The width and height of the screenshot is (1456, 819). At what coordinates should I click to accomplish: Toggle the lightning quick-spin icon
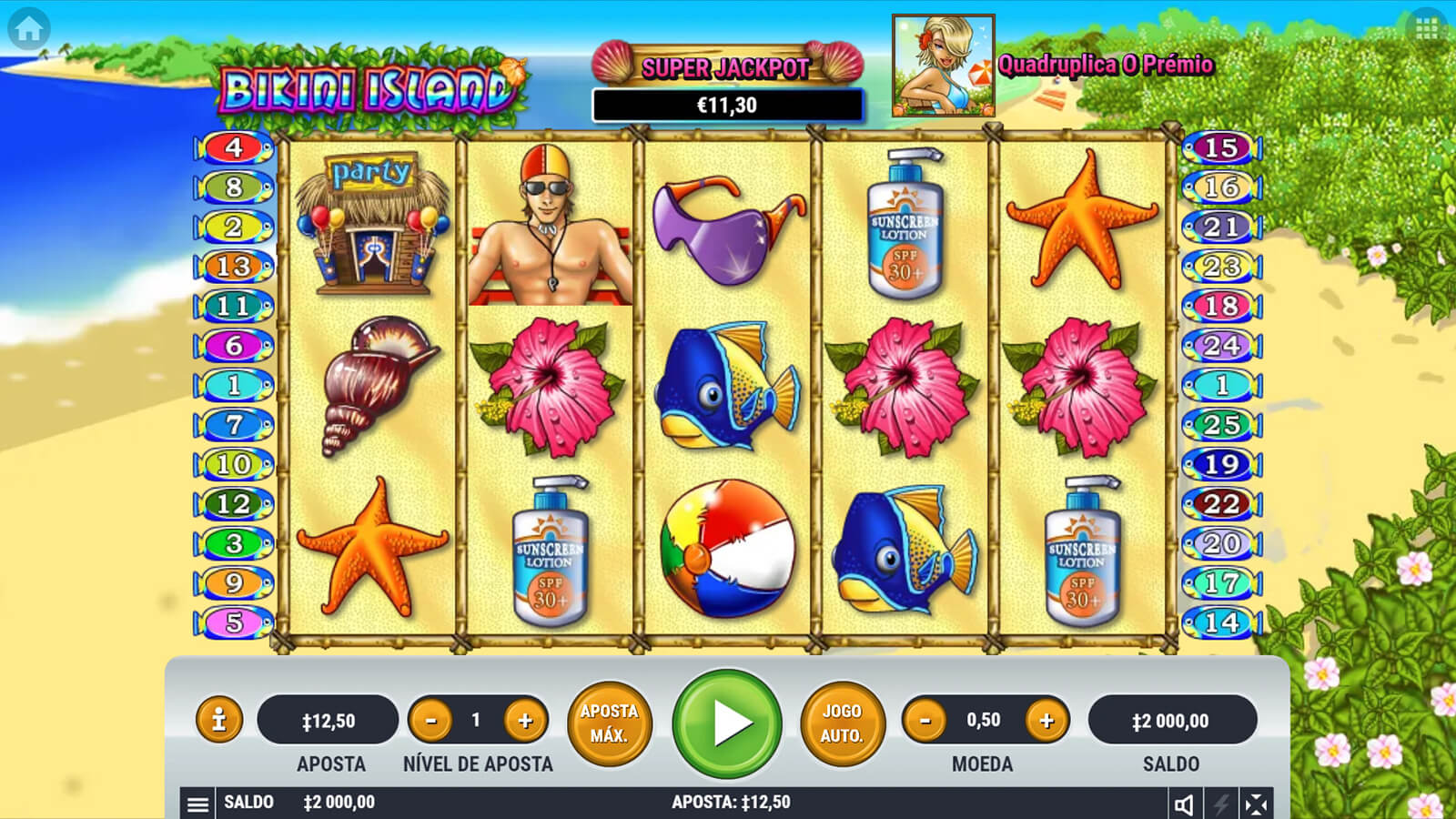click(x=1220, y=804)
